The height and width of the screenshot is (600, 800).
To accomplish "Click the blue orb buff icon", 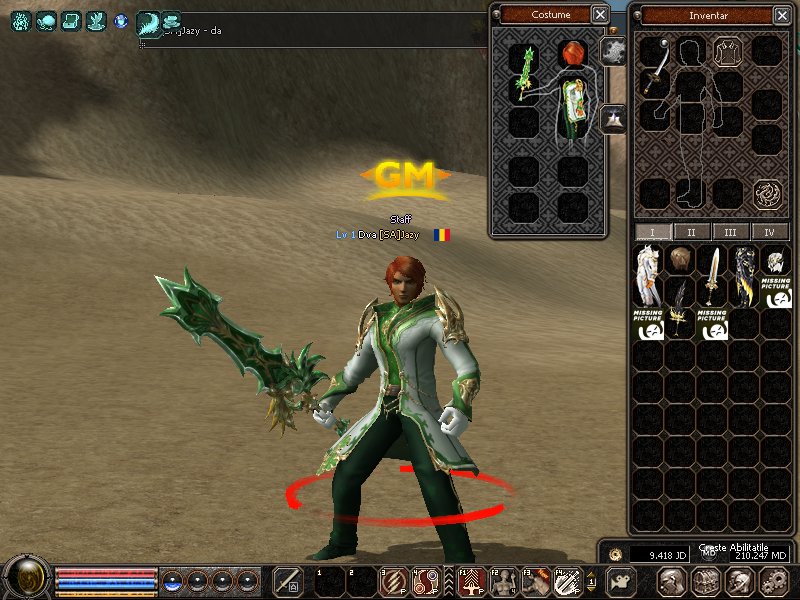I will tap(122, 20).
